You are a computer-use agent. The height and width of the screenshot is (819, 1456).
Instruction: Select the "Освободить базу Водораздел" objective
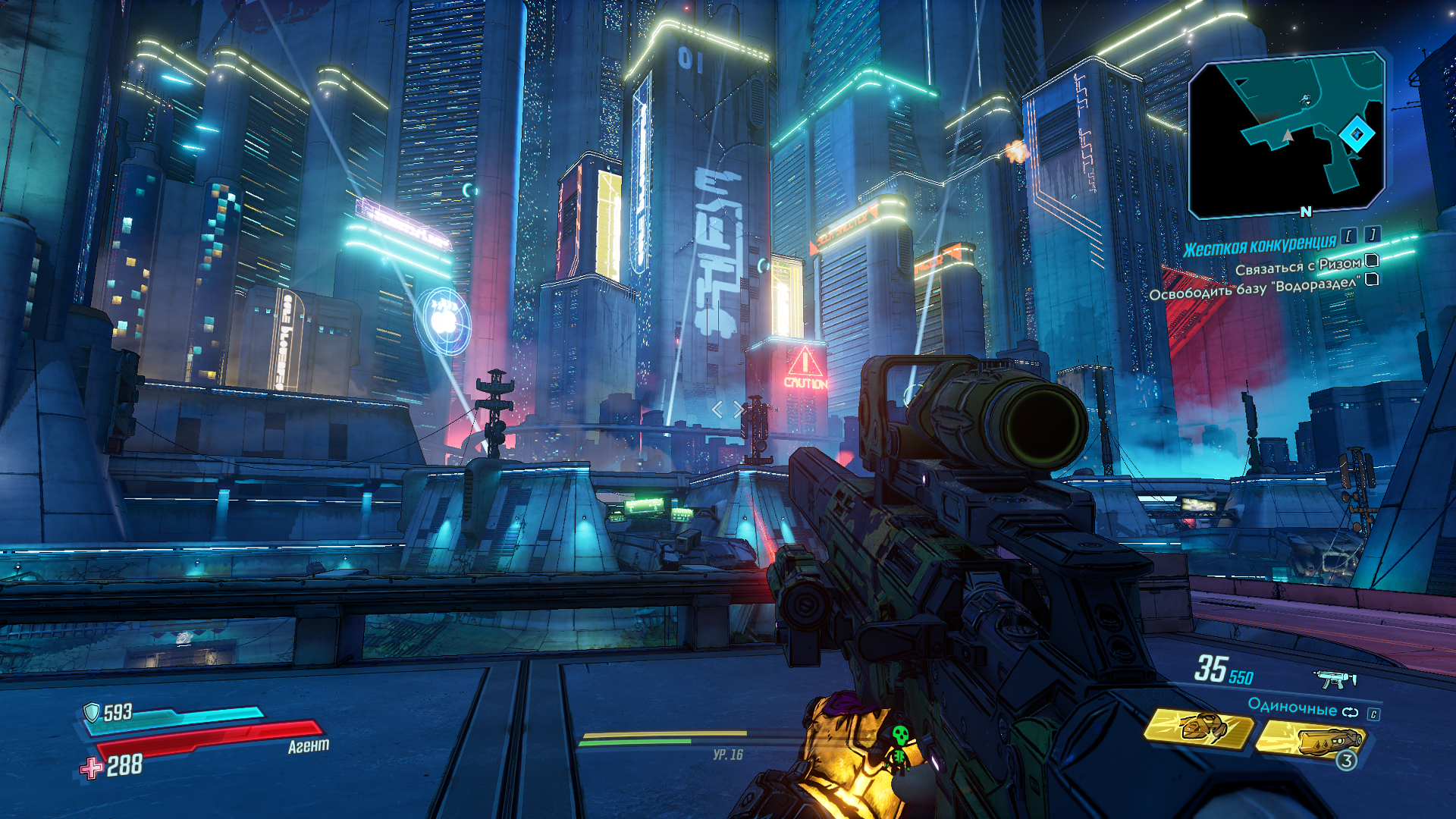click(x=1254, y=286)
